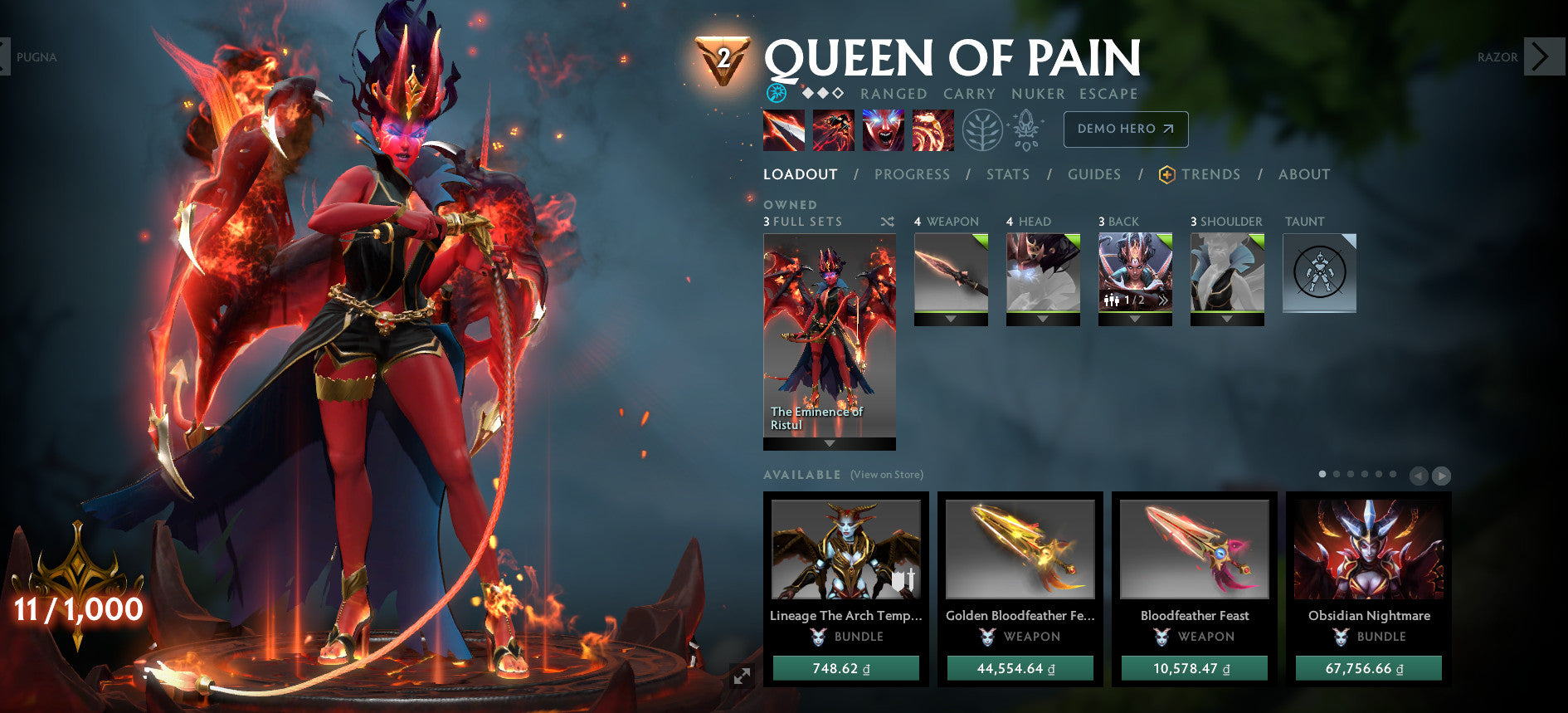Open the GUIDES tab
The width and height of the screenshot is (1568, 713).
coord(1095,174)
